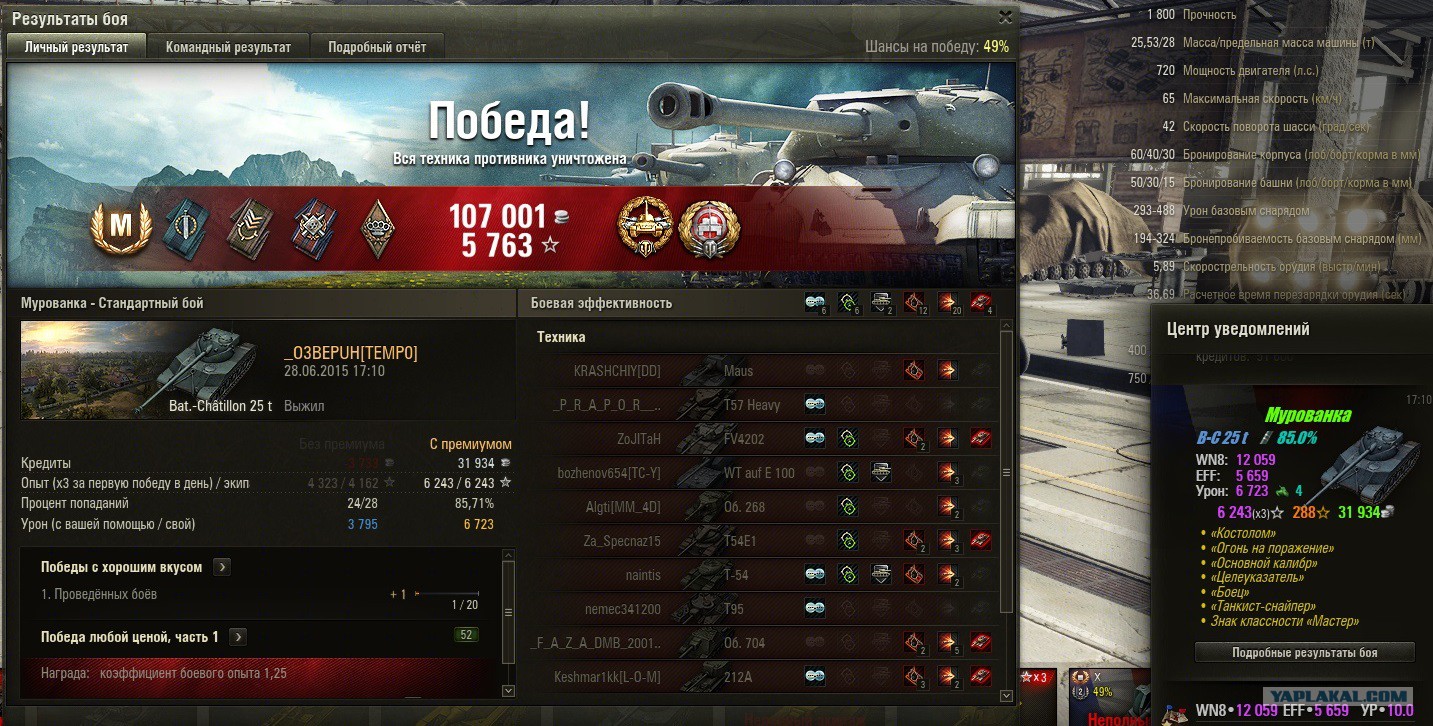The image size is (1433, 726).
Task: Switch to the Командный результат tab
Action: point(228,47)
